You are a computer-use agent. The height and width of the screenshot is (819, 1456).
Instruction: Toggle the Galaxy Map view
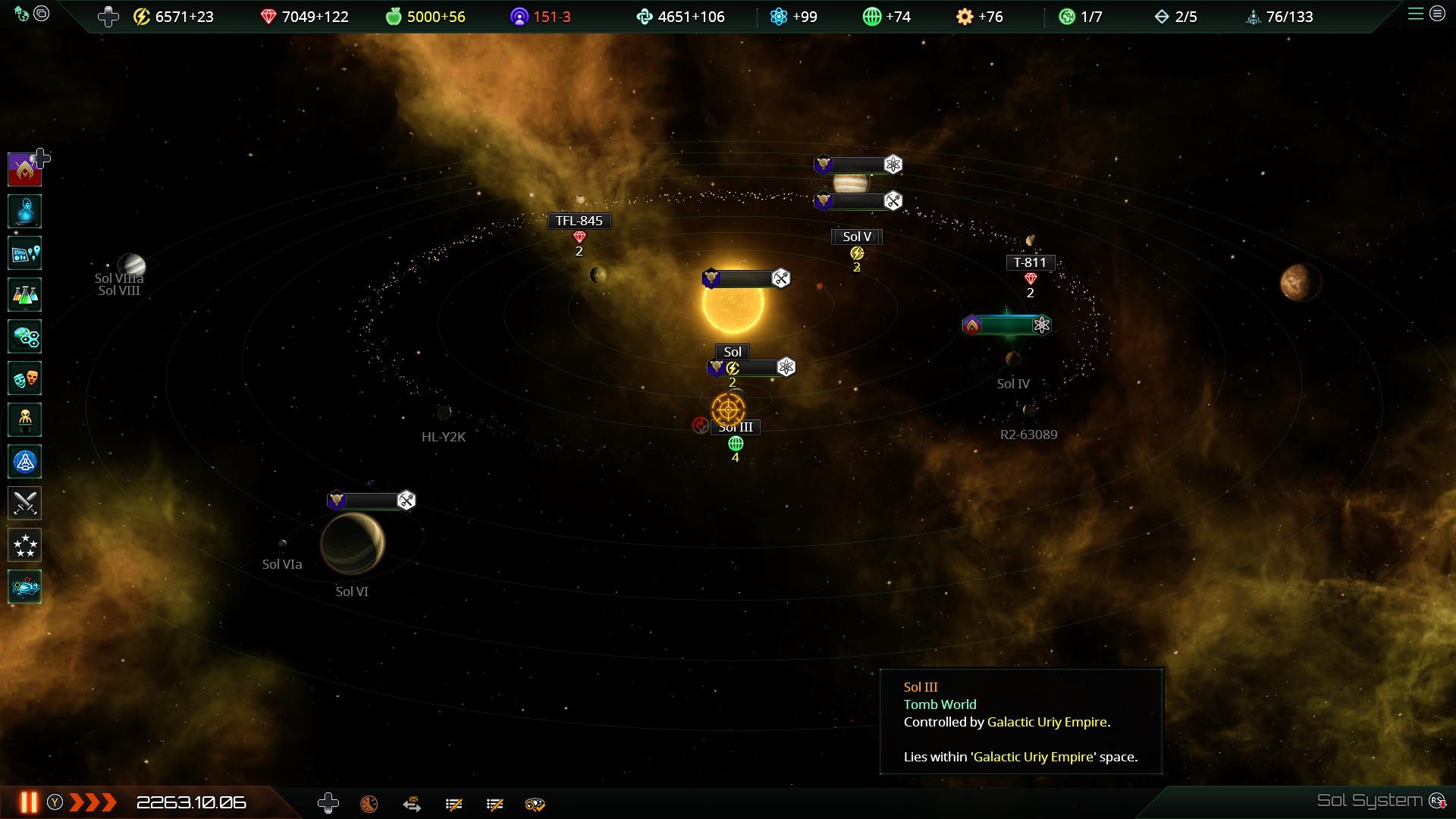tap(25, 586)
